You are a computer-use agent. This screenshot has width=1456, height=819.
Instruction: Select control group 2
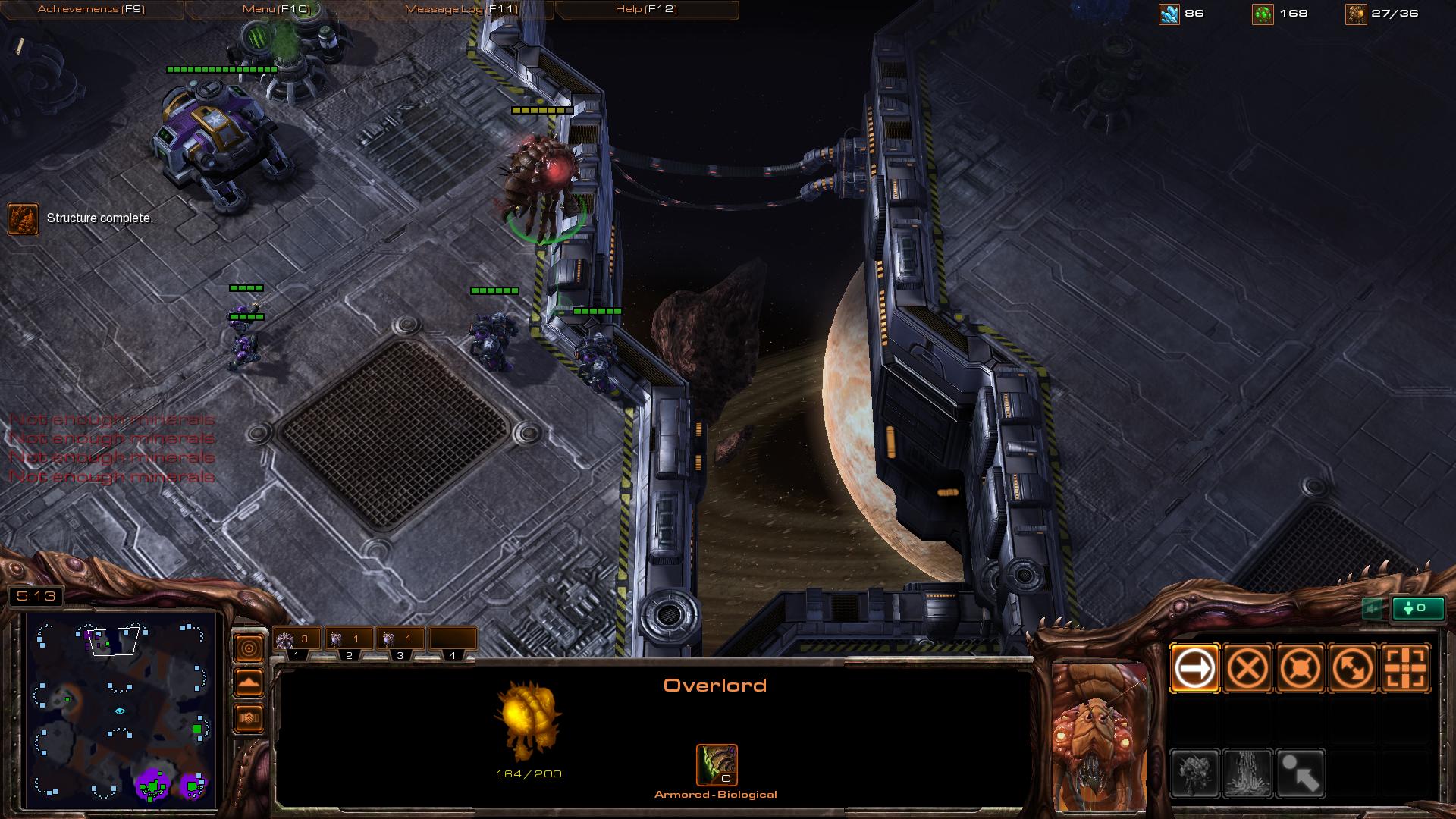pyautogui.click(x=349, y=642)
